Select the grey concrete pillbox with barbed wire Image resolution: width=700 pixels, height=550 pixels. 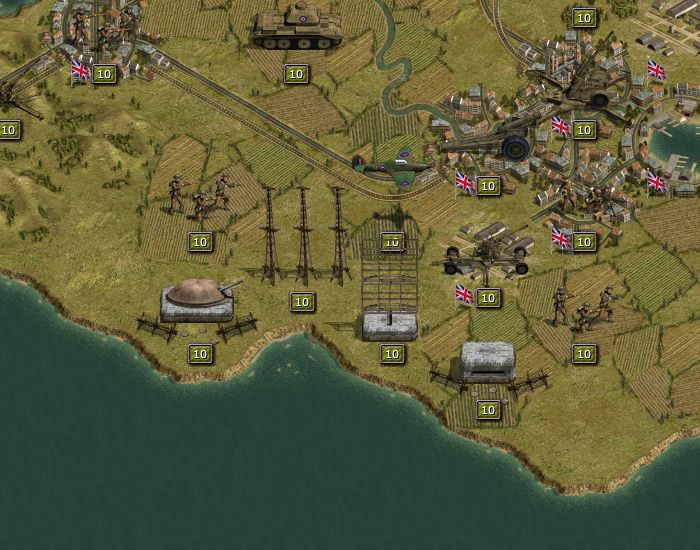click(x=487, y=362)
